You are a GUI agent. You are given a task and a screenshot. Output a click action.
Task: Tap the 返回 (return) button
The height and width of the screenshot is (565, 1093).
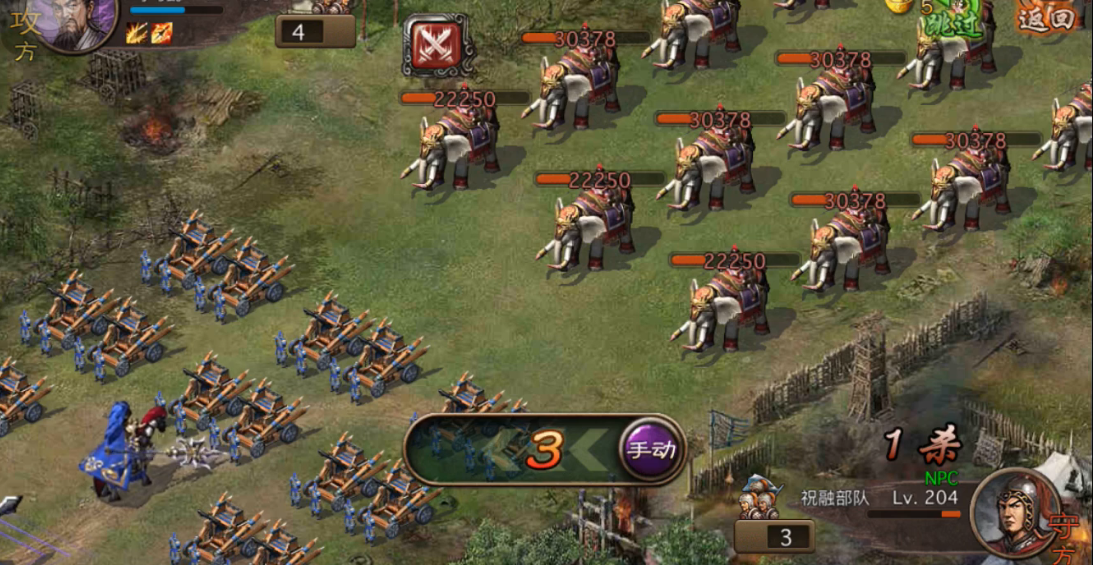[x=1046, y=17]
